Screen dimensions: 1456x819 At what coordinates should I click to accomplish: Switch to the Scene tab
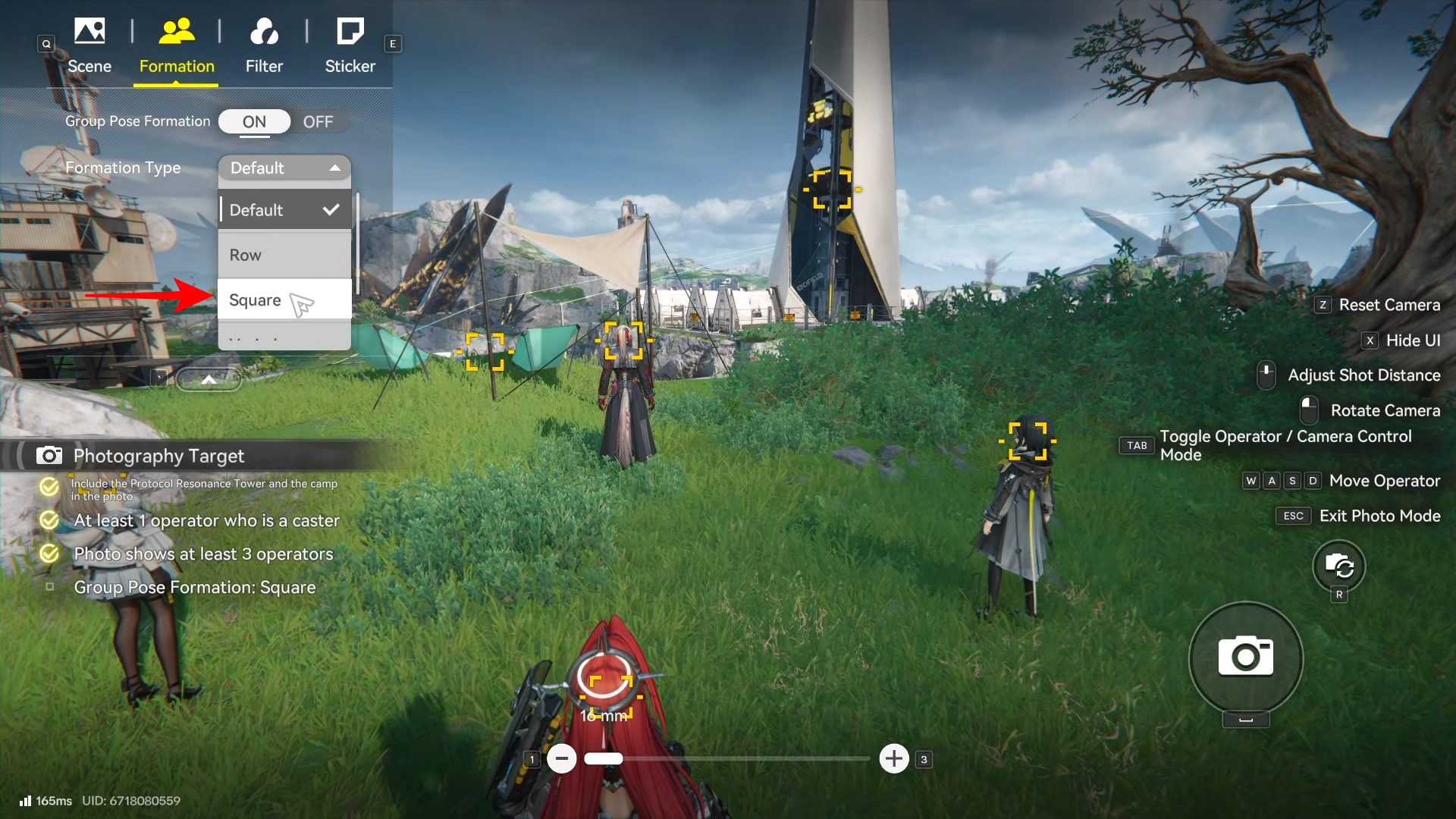[x=89, y=47]
